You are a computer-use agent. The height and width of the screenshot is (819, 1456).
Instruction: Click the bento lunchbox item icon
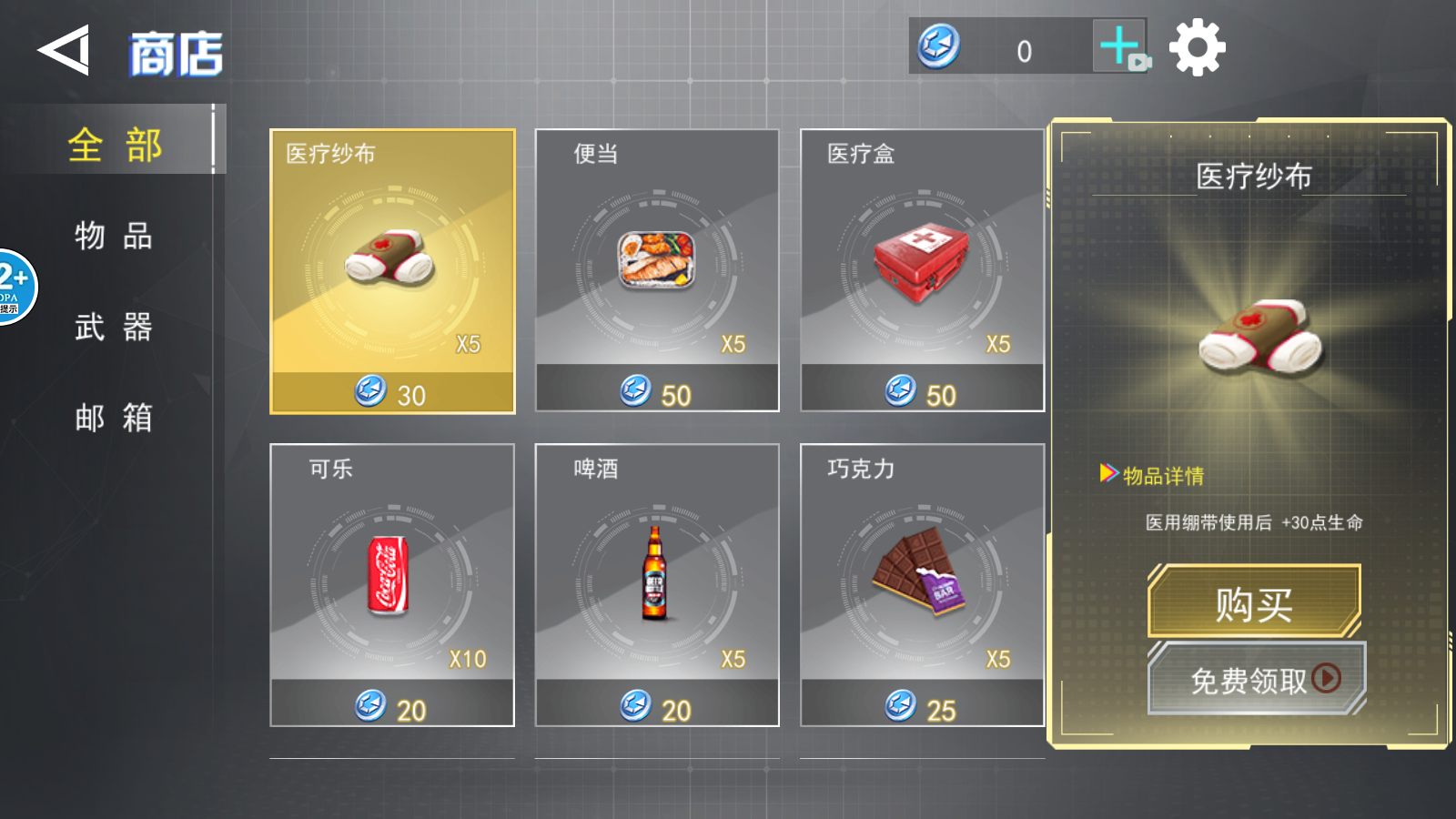coord(655,259)
